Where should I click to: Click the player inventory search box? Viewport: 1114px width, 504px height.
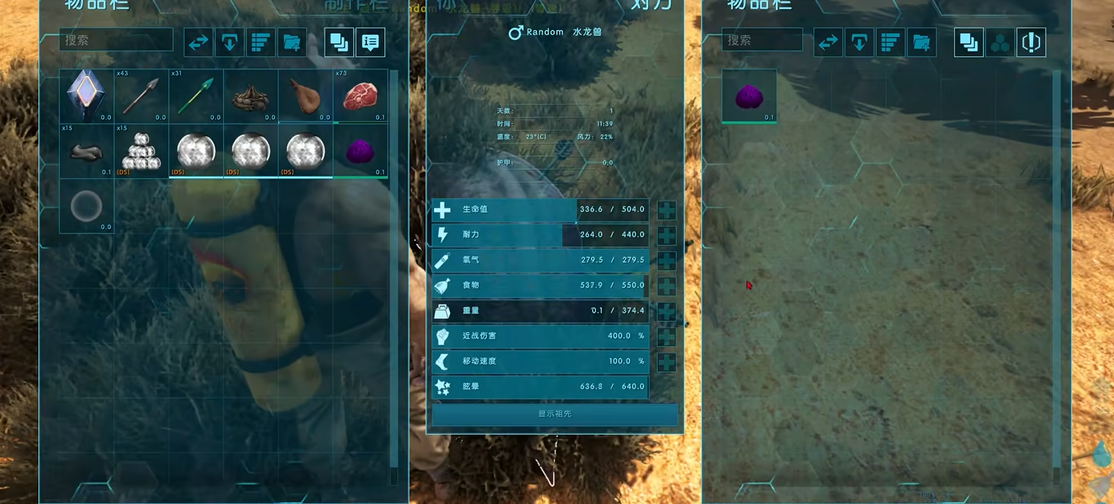pyautogui.click(x=118, y=41)
